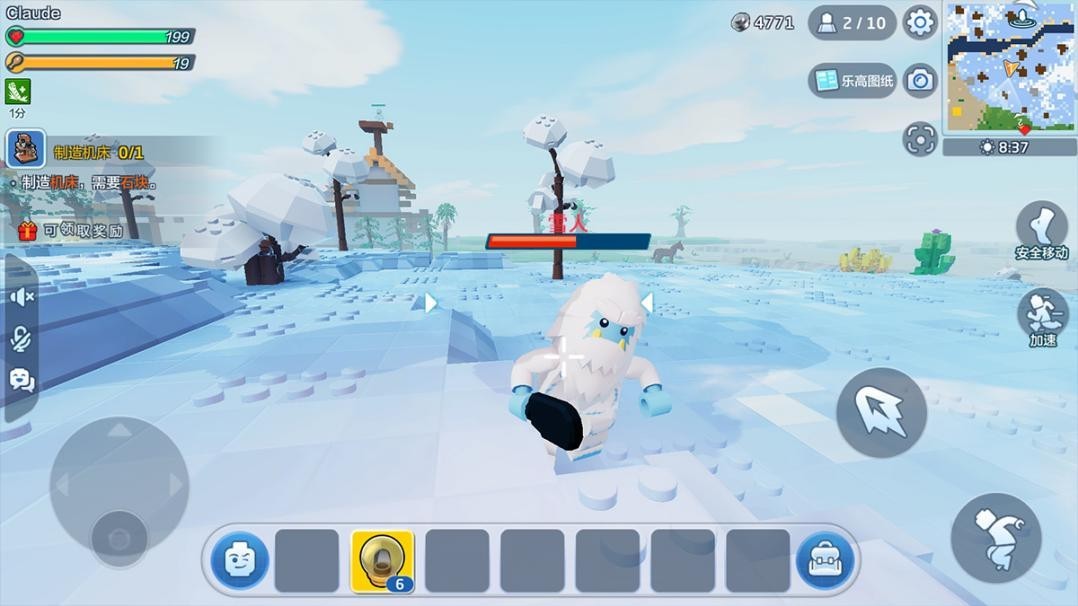Open the settings gear menu
1078x606 pixels.
point(919,22)
